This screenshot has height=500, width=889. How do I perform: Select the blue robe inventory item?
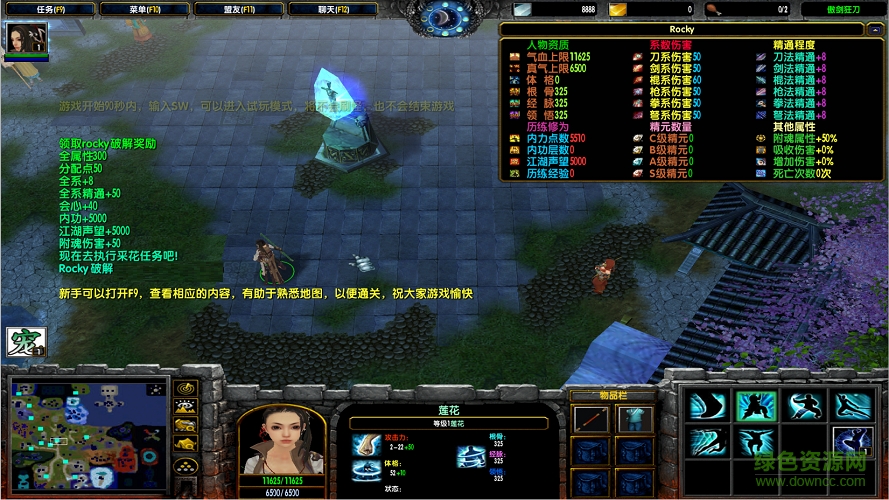(634, 420)
